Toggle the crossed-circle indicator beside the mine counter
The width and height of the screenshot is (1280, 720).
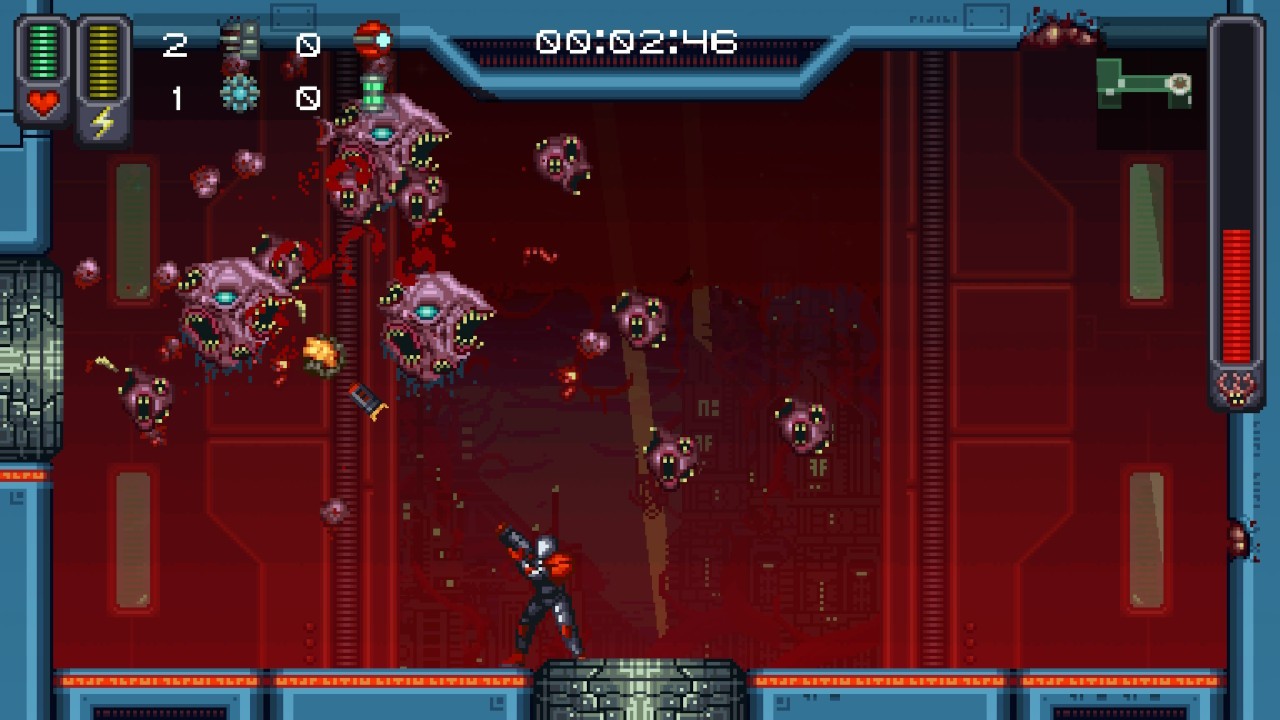308,96
